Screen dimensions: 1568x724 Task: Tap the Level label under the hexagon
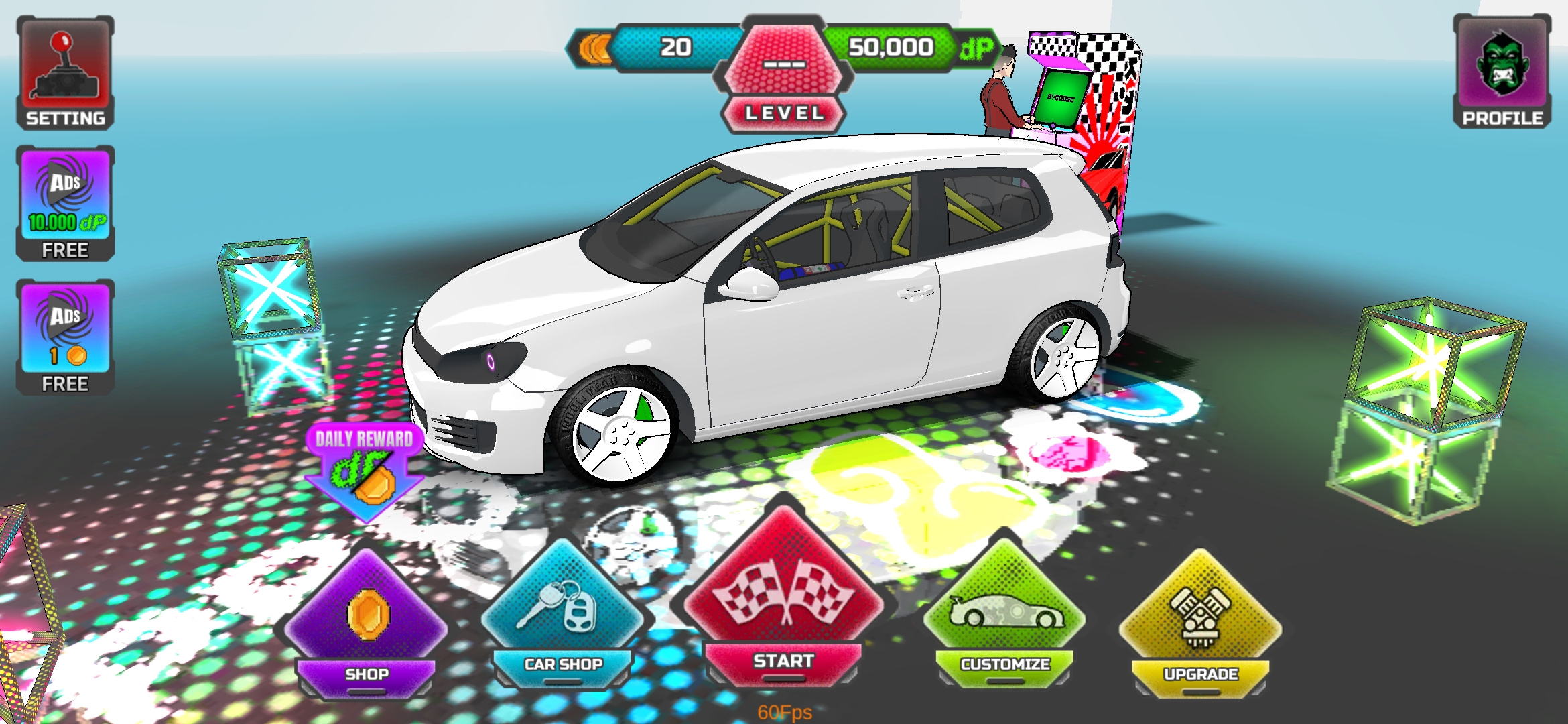click(787, 112)
